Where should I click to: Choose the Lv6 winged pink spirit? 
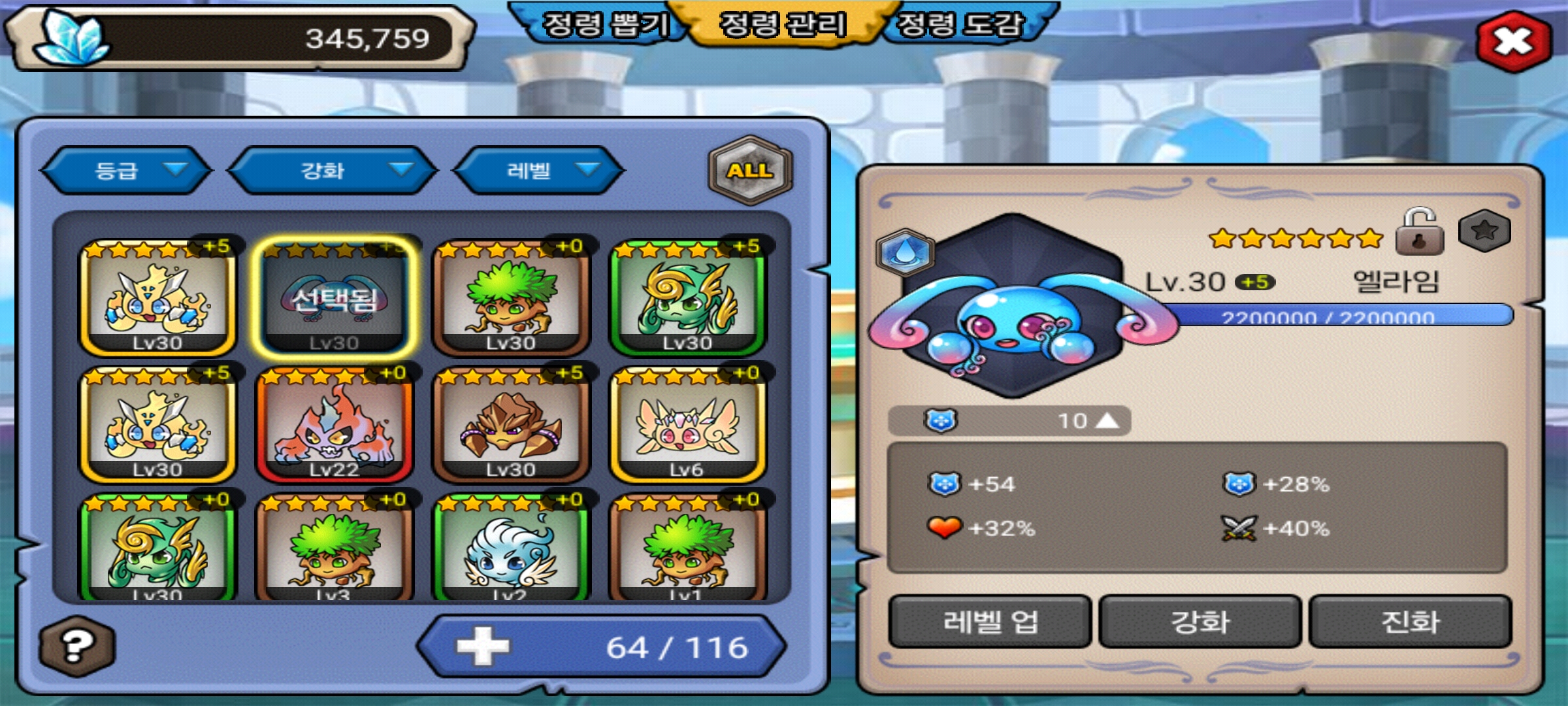(687, 425)
